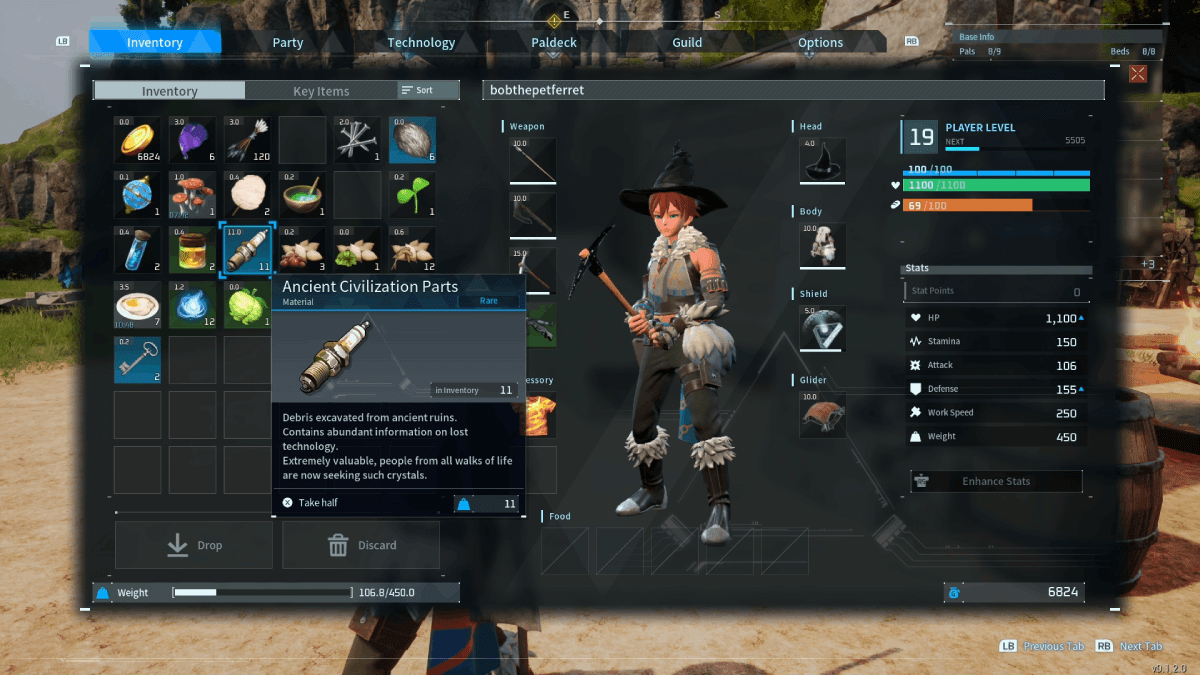
Task: Select the arrows stack of 120
Action: [x=247, y=140]
